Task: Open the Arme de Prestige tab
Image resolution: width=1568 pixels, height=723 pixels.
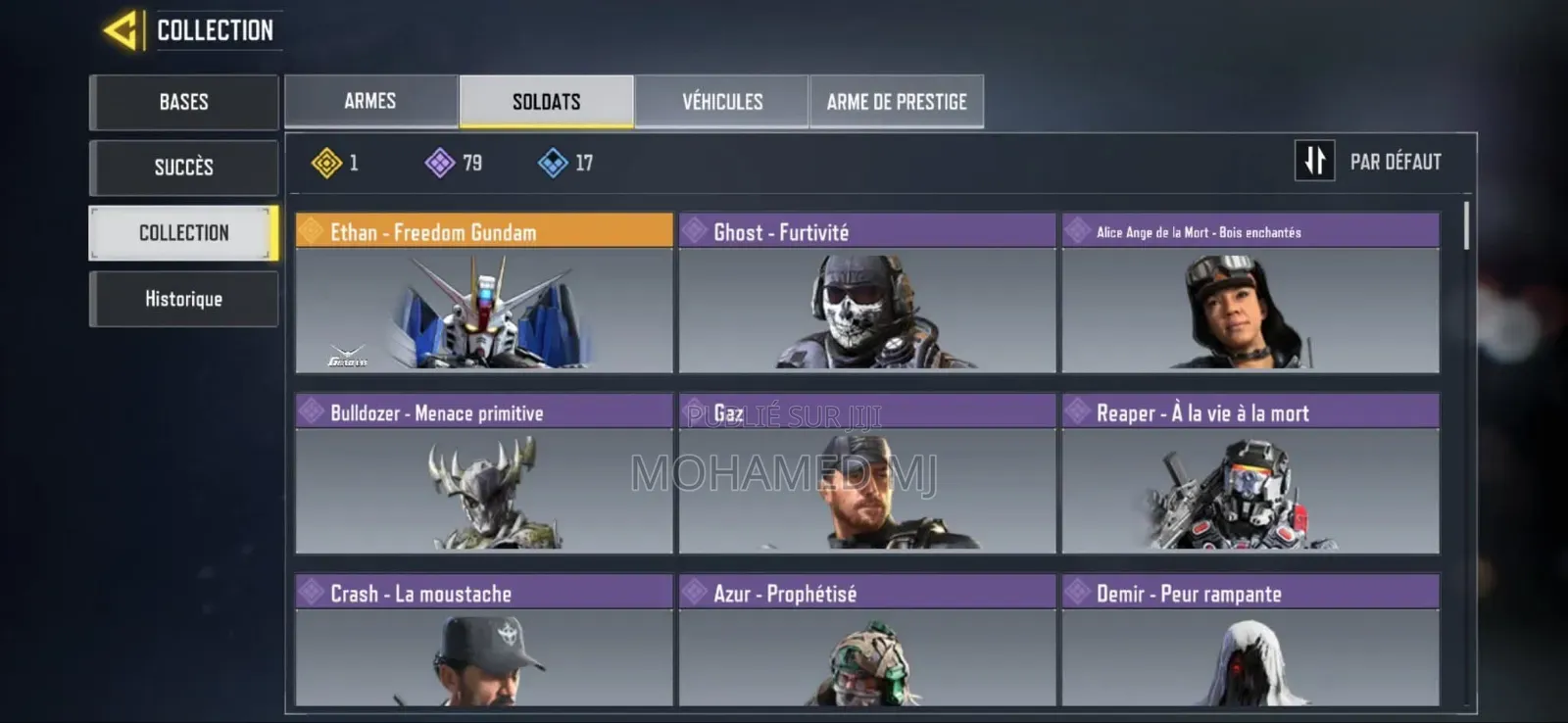Action: pyautogui.click(x=897, y=101)
